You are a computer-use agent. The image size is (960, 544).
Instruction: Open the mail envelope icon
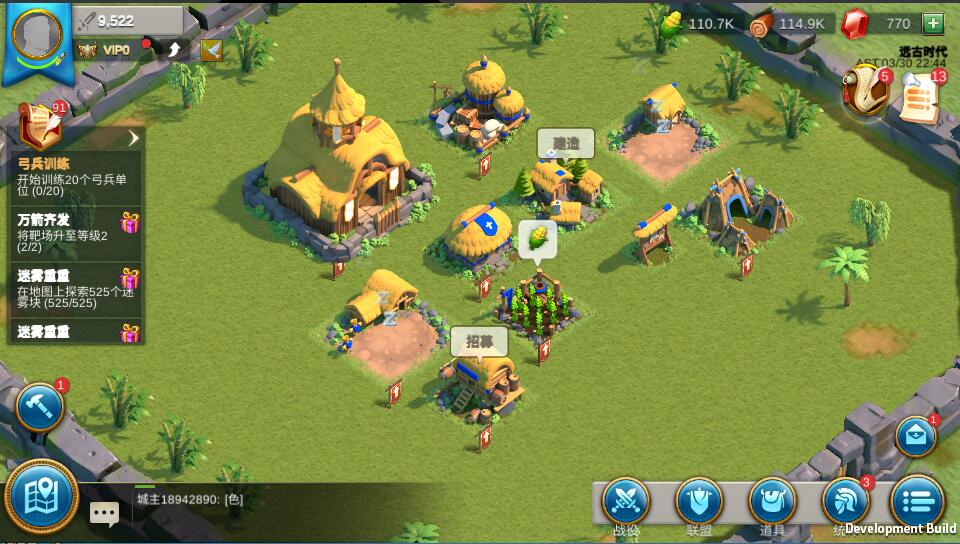[x=914, y=436]
